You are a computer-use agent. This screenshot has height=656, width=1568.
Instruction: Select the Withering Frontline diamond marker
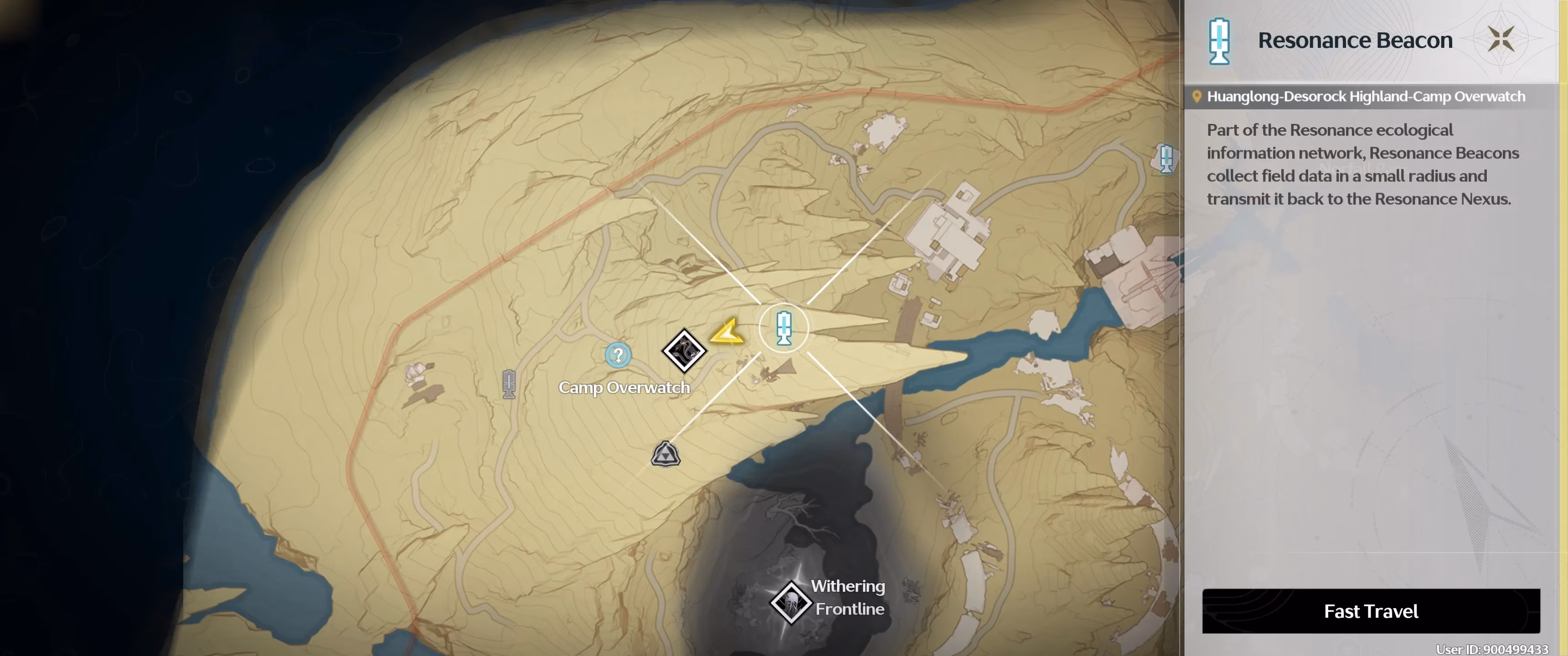790,602
